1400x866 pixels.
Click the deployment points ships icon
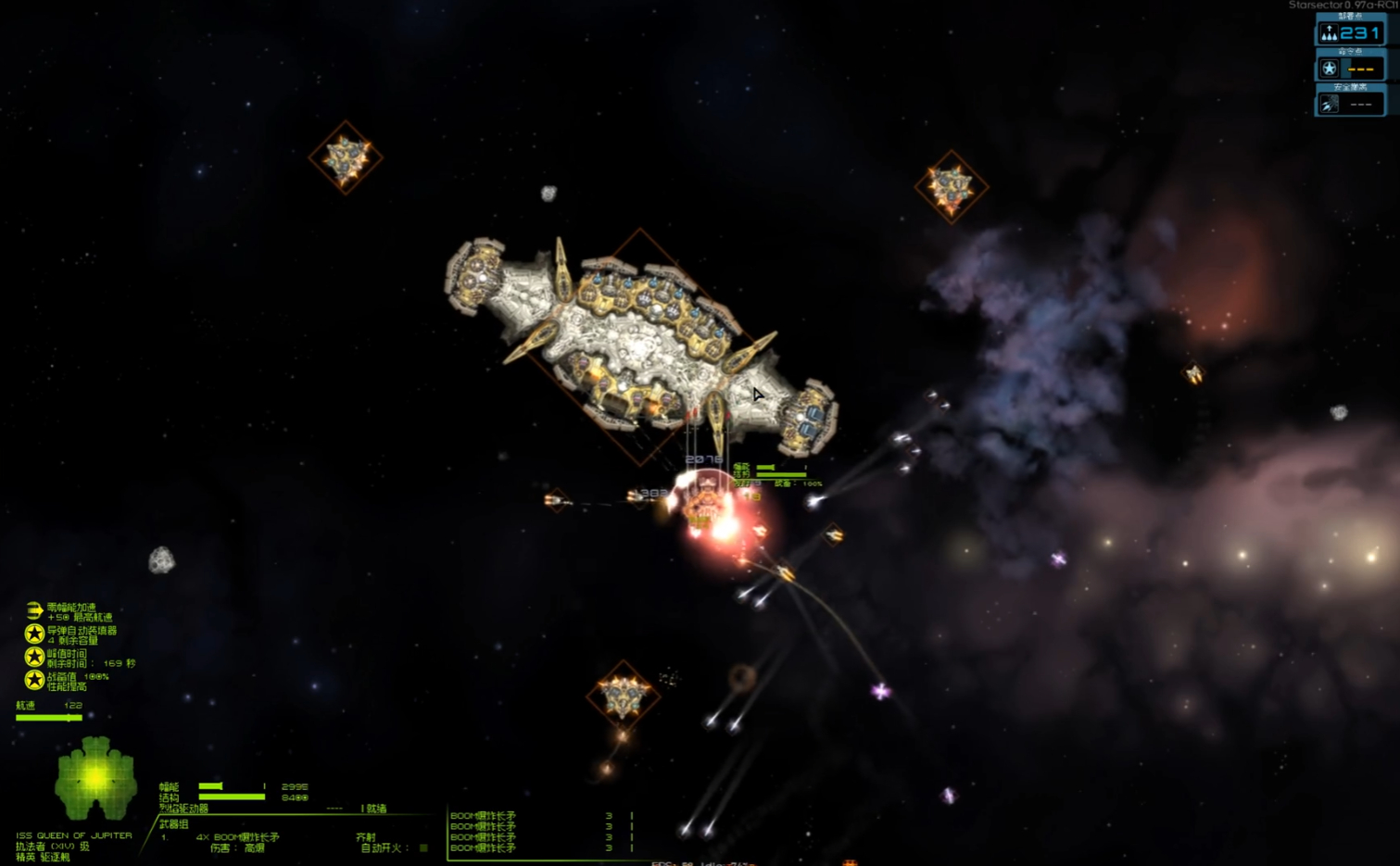[1329, 33]
